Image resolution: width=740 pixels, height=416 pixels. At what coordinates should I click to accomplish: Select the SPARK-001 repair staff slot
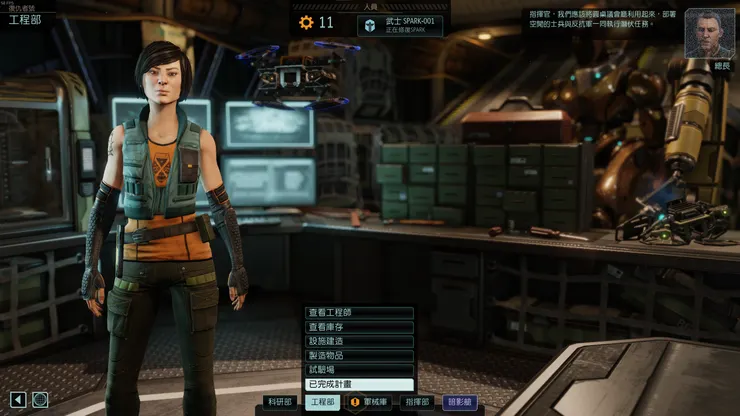point(399,24)
